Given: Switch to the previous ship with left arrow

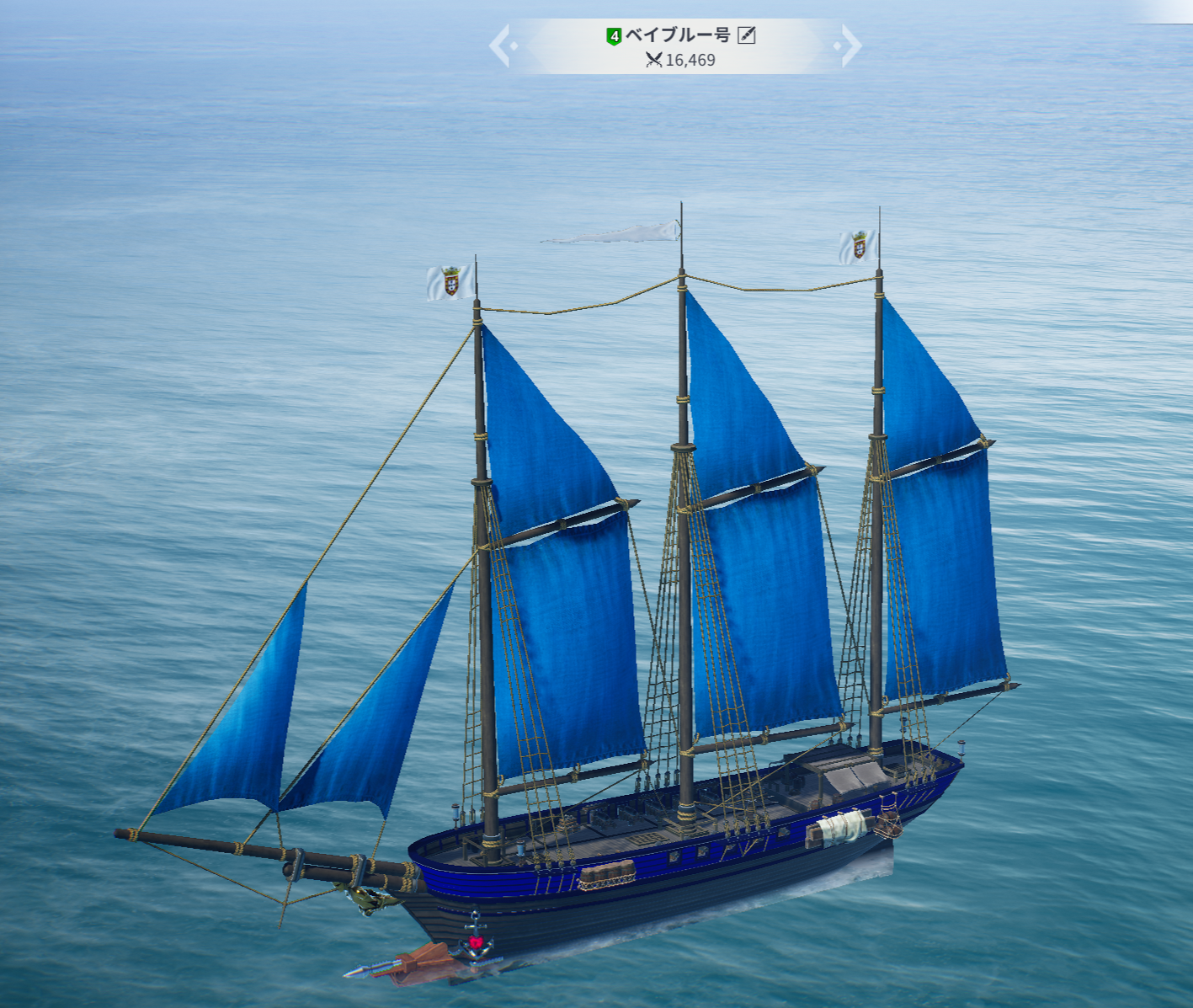Looking at the screenshot, I should (501, 45).
